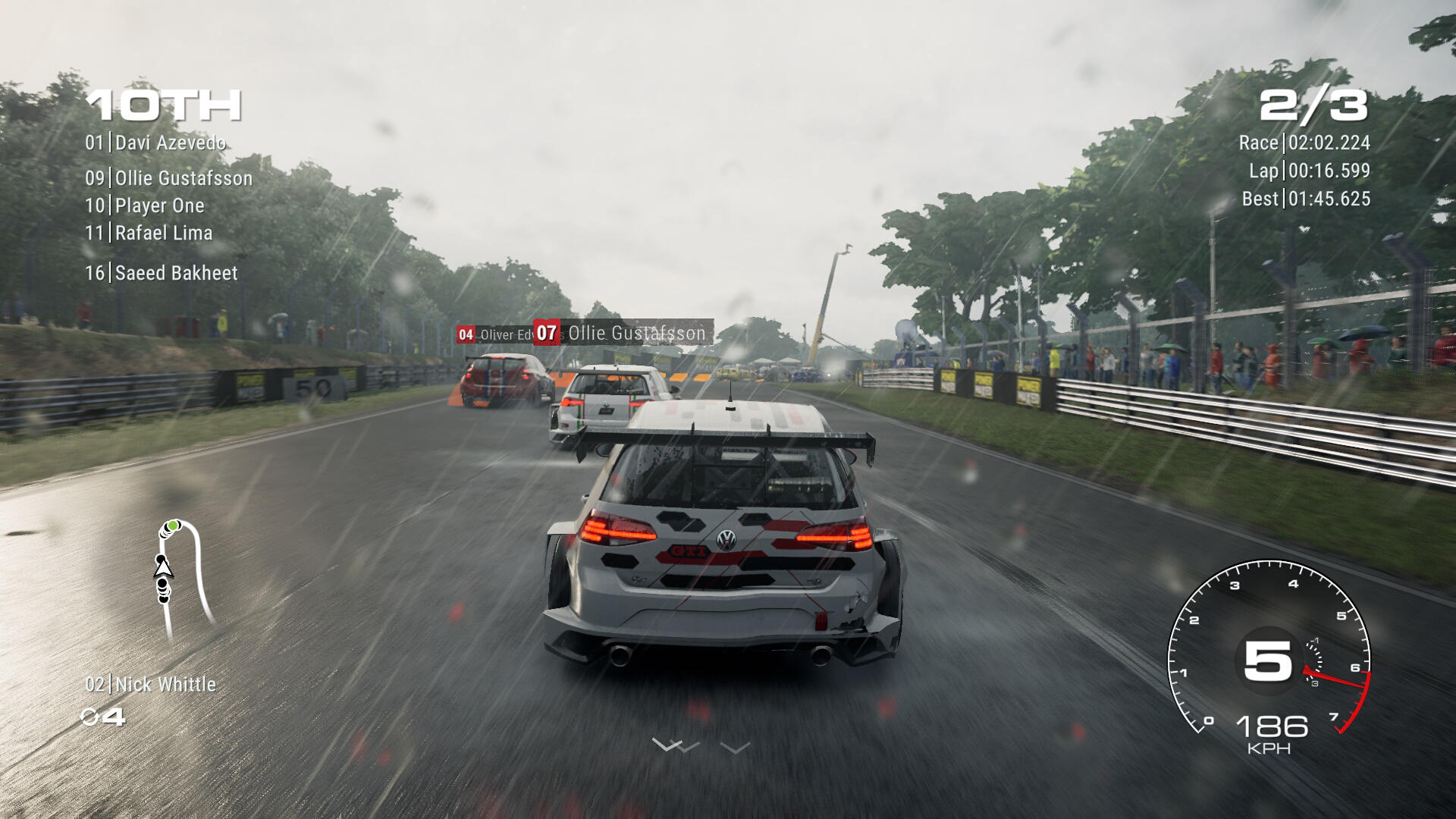The image size is (1456, 819).
Task: Choose the Player One standings row
Action: (145, 206)
